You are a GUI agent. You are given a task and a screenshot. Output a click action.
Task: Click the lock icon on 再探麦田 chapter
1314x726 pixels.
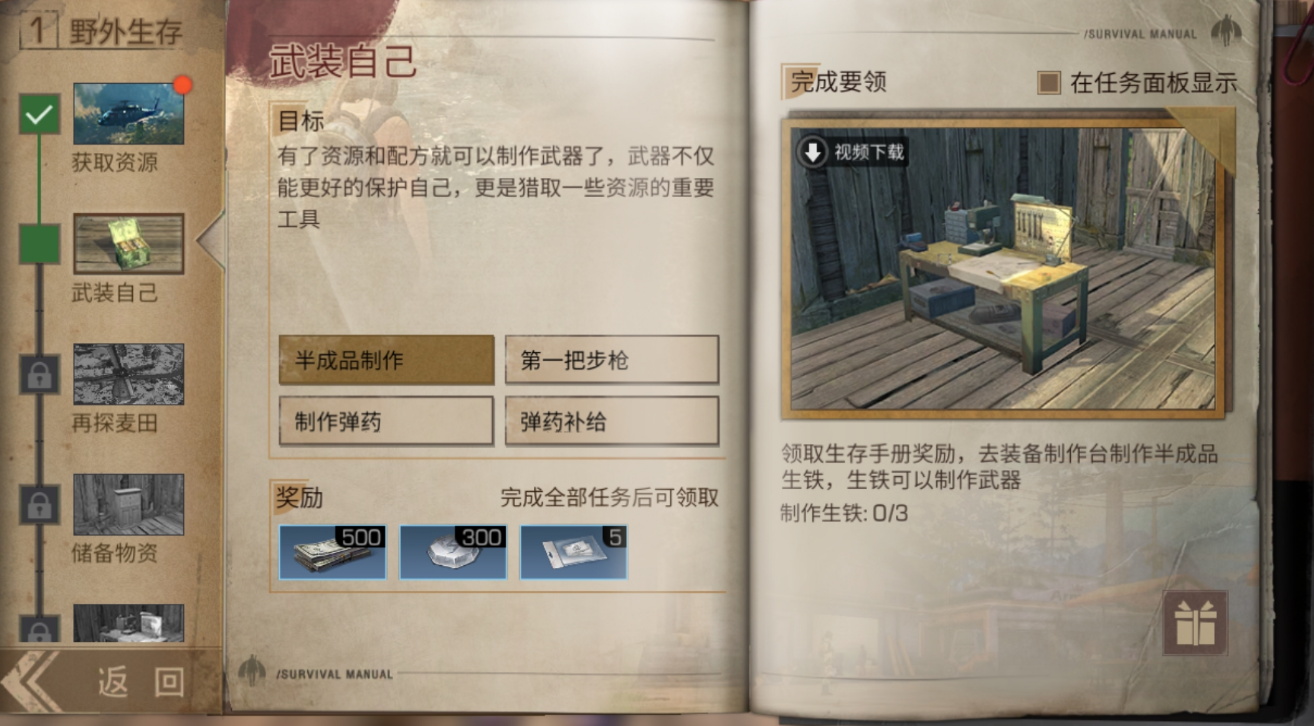[39, 375]
